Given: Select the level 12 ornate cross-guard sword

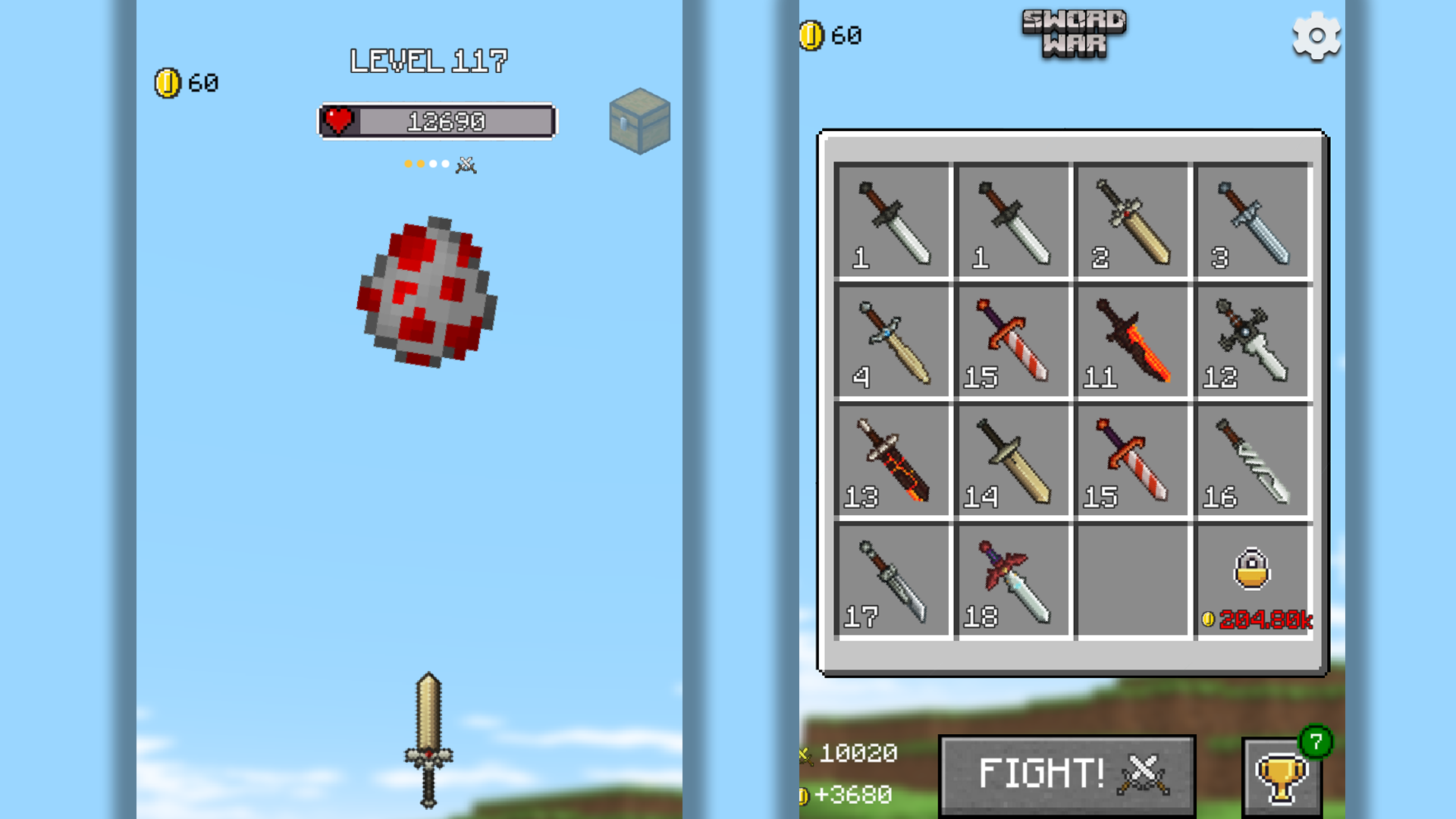Looking at the screenshot, I should [x=1251, y=339].
